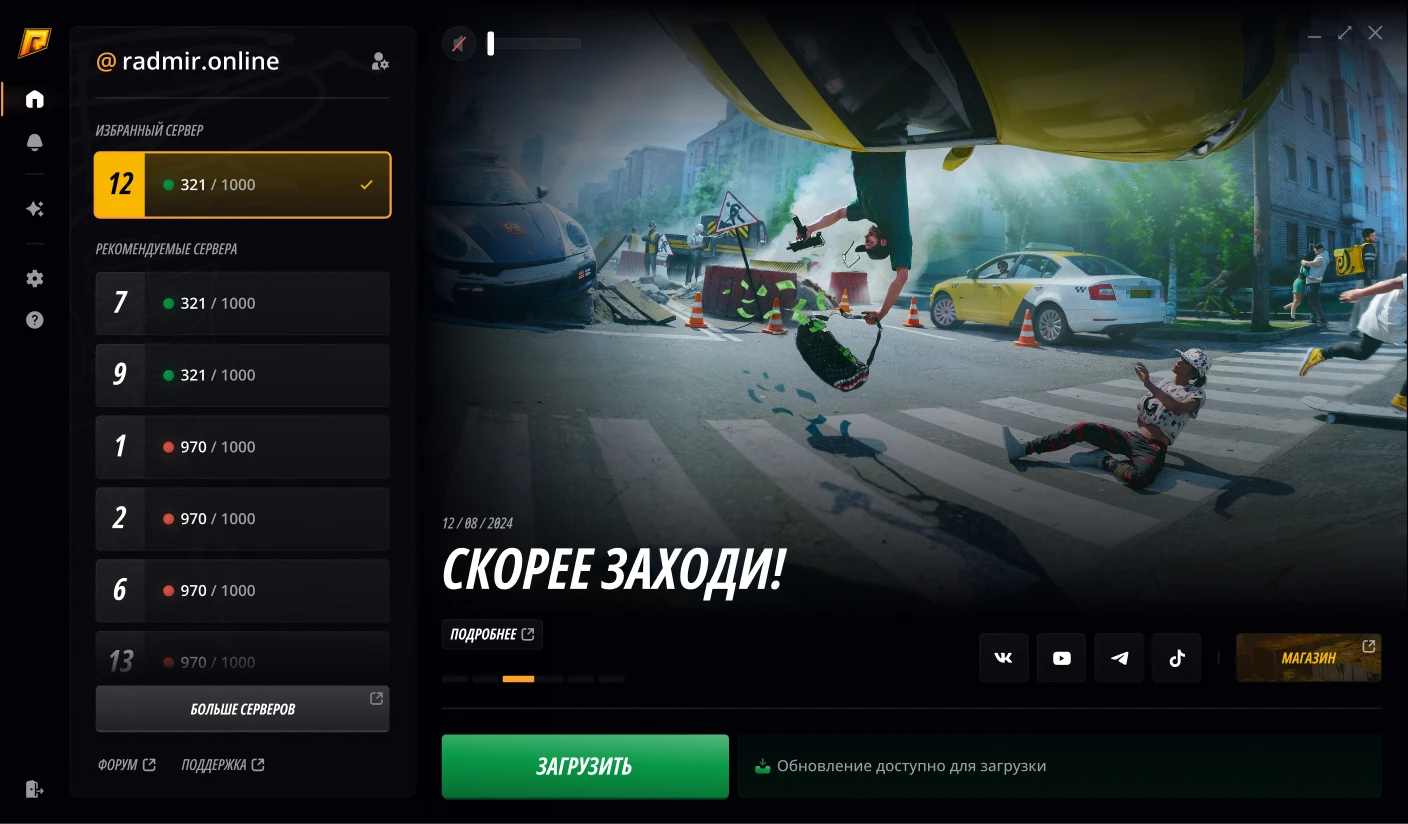Screen dimensions: 1408x824
Task: Pick server 1 with 970 players
Action: [242, 447]
